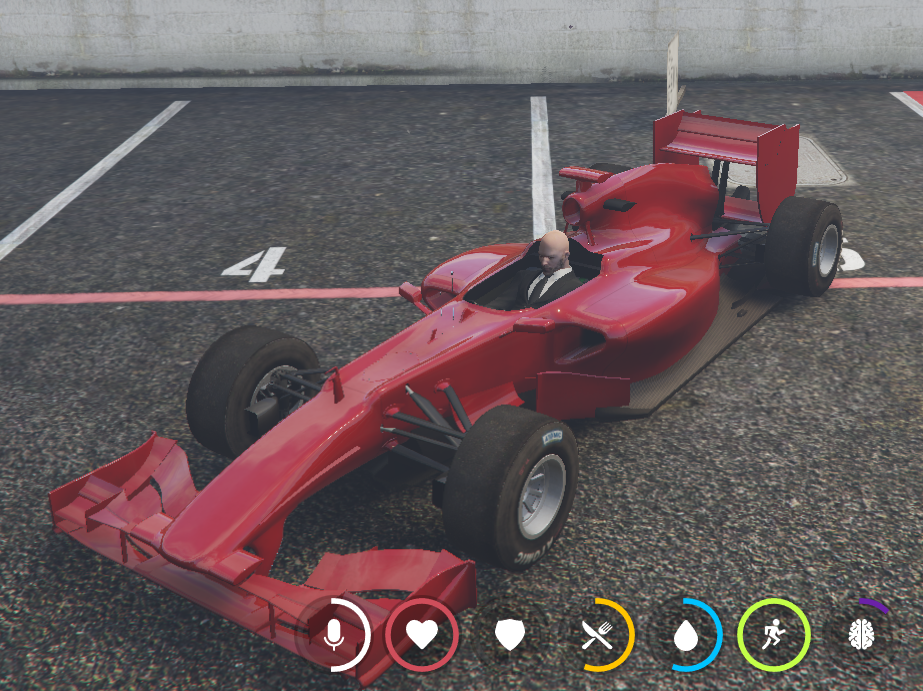The height and width of the screenshot is (691, 923).
Task: Click the brain stress icon
Action: [x=861, y=634]
